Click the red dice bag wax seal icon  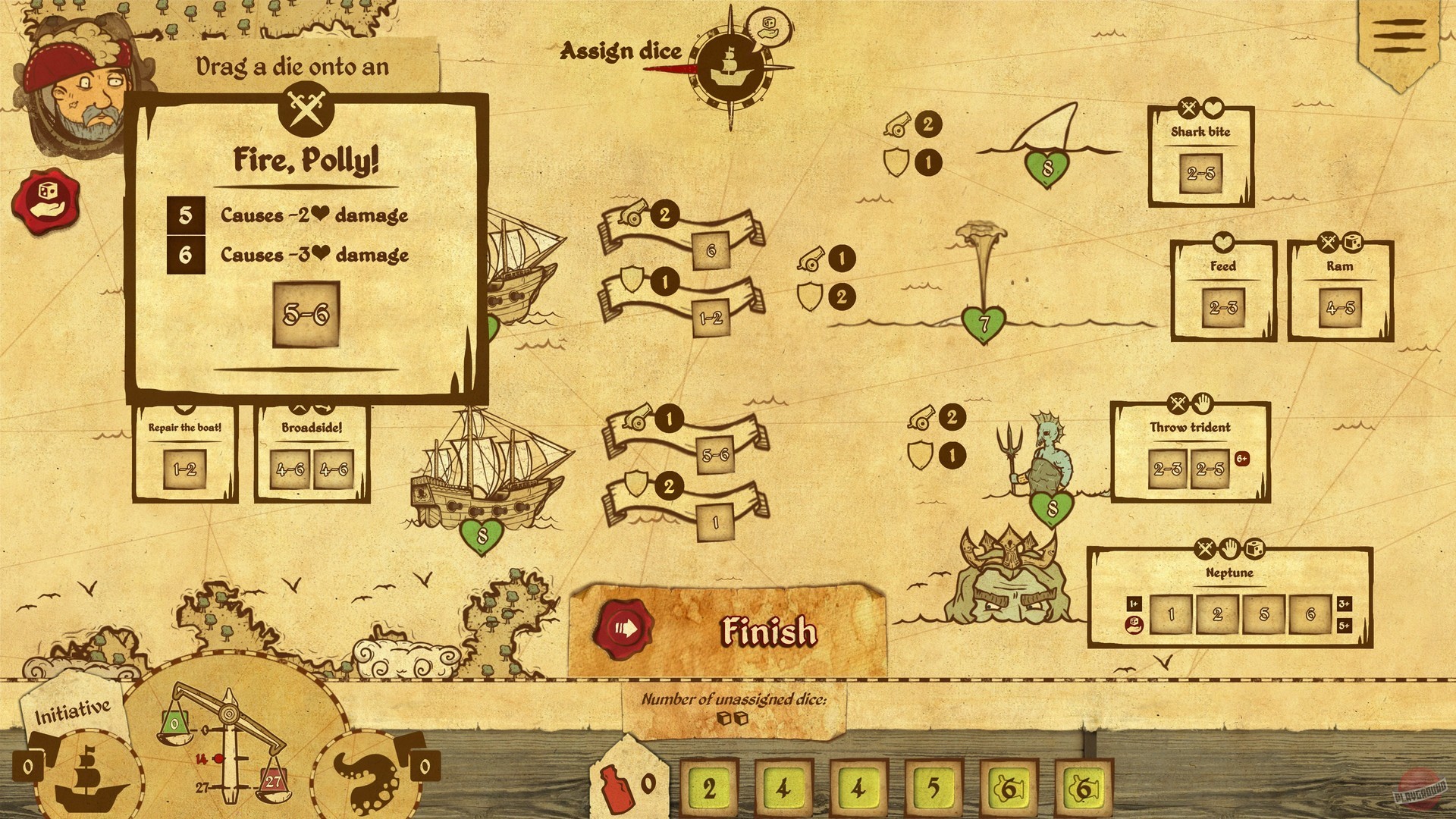coord(47,199)
